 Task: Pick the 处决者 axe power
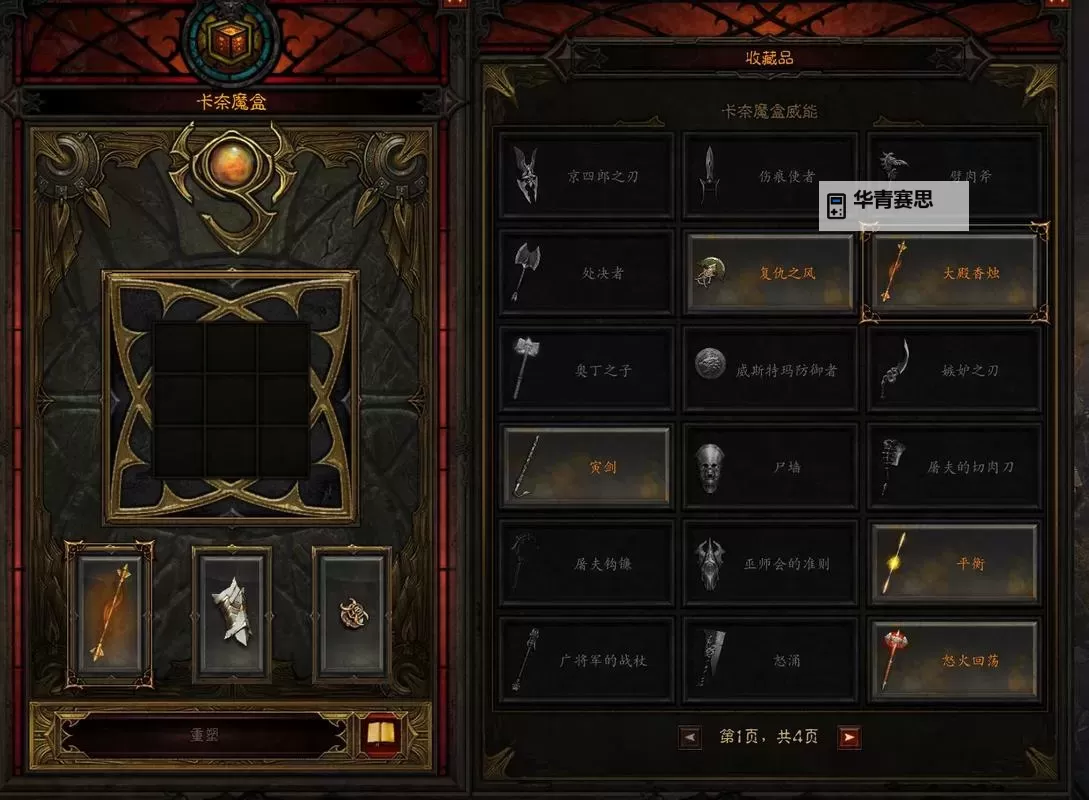point(586,273)
